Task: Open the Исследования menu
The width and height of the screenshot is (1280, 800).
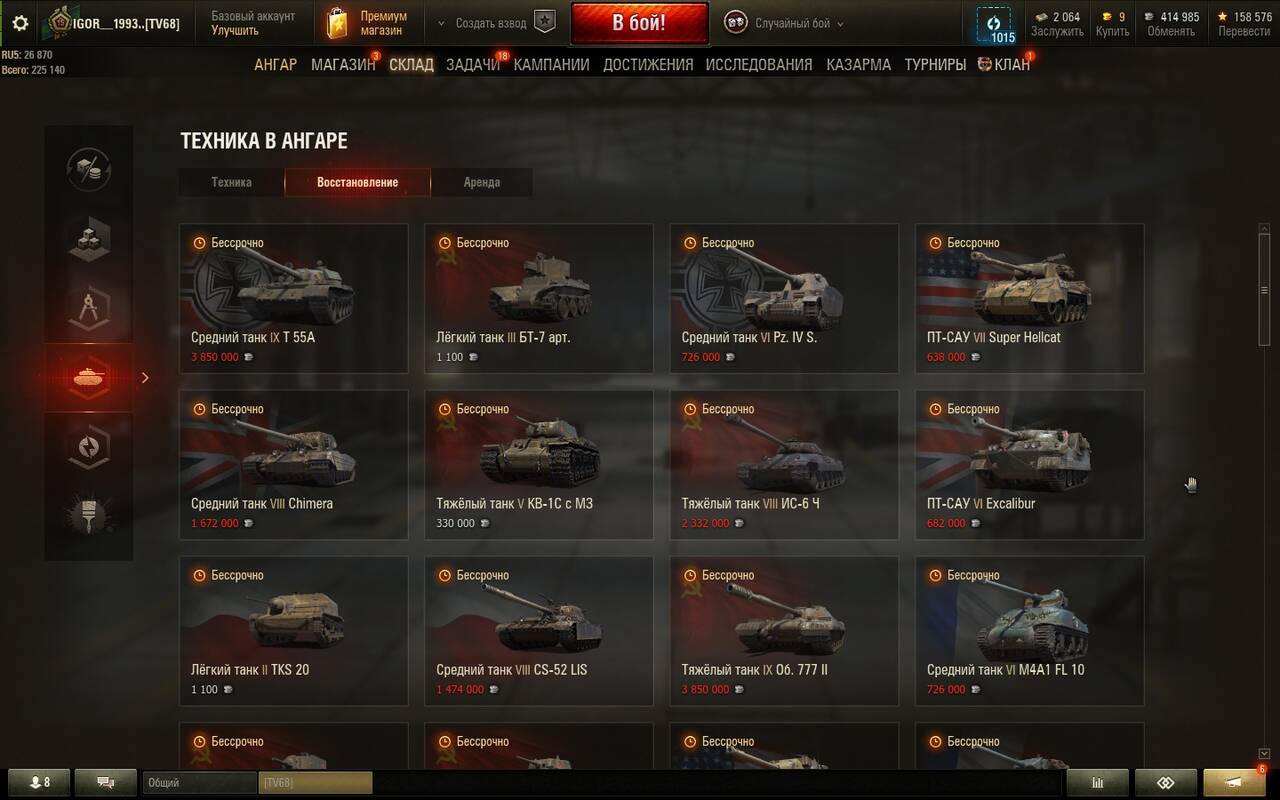Action: (759, 65)
